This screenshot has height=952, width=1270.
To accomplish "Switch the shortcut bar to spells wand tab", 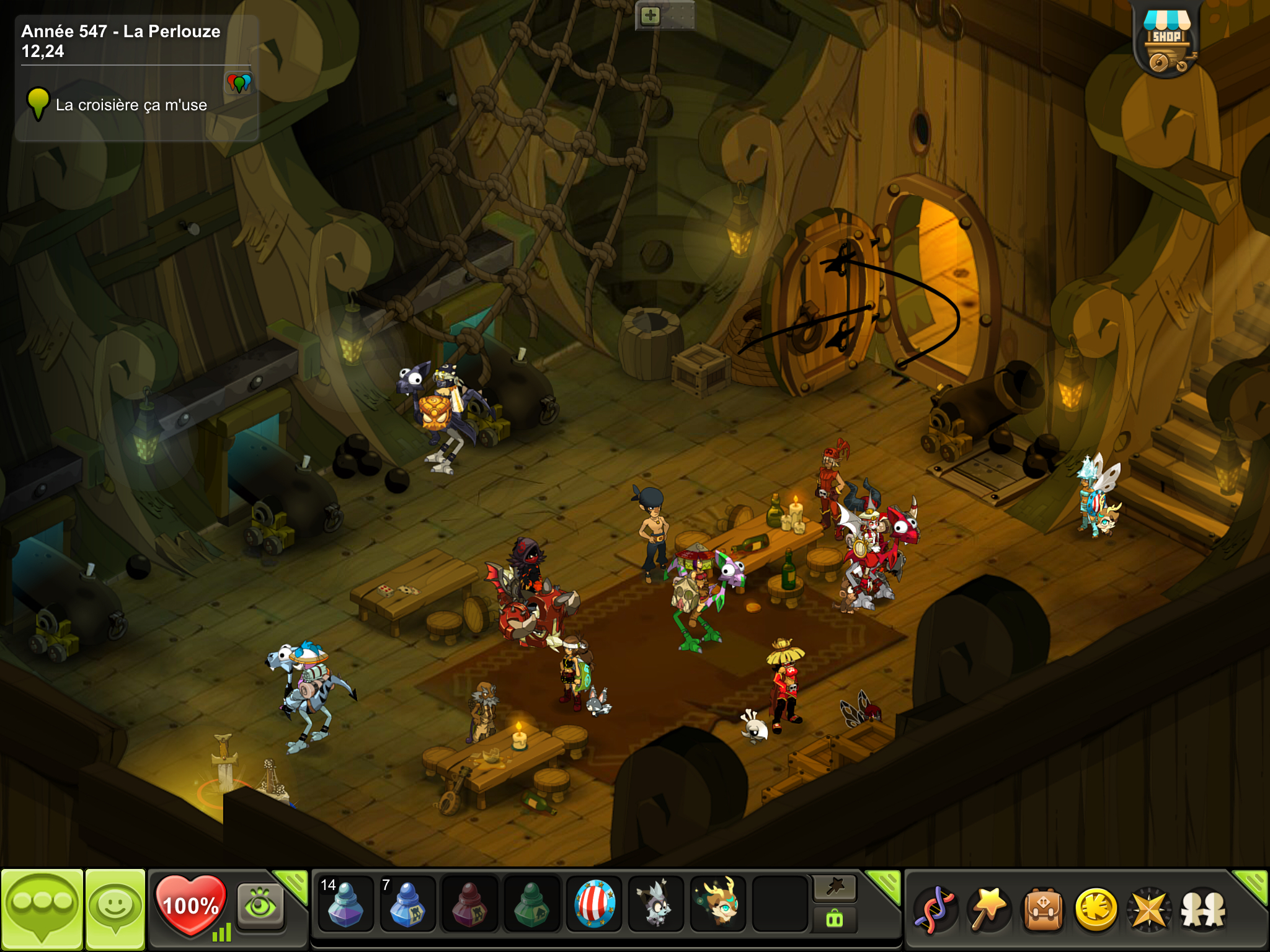I will tap(835, 888).
